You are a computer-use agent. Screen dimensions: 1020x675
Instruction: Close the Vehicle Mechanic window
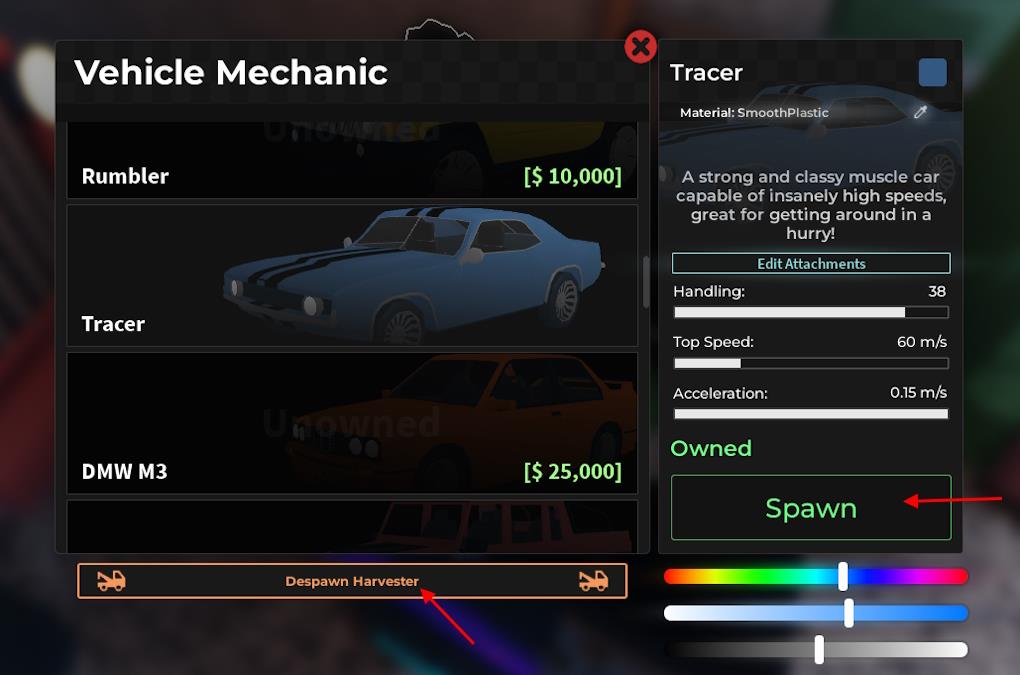(x=640, y=46)
